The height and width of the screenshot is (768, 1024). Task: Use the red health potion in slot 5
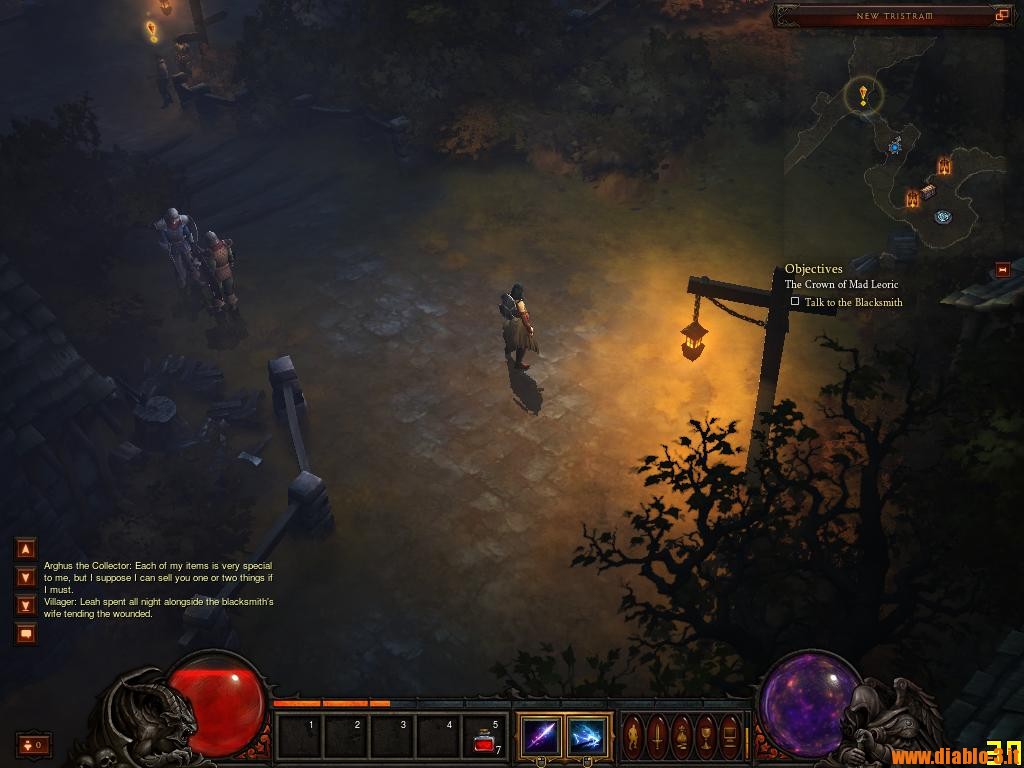pos(485,738)
